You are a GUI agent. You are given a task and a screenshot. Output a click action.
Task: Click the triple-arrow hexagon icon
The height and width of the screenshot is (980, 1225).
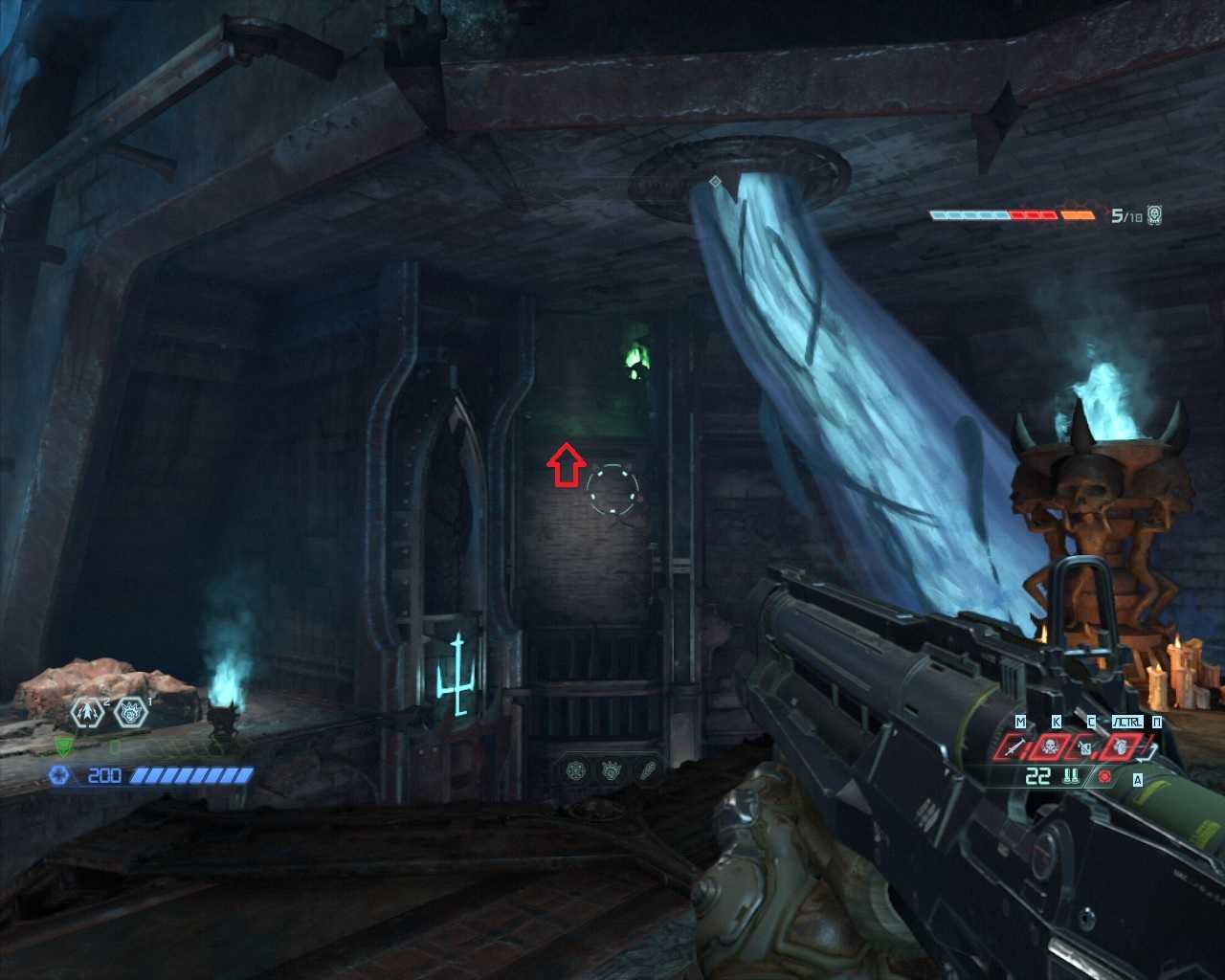[89, 712]
